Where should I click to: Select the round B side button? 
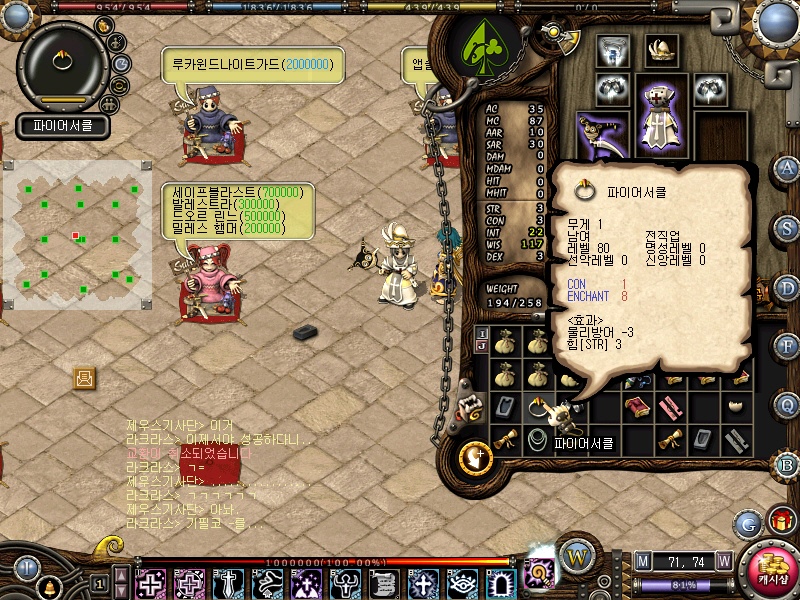tap(788, 465)
